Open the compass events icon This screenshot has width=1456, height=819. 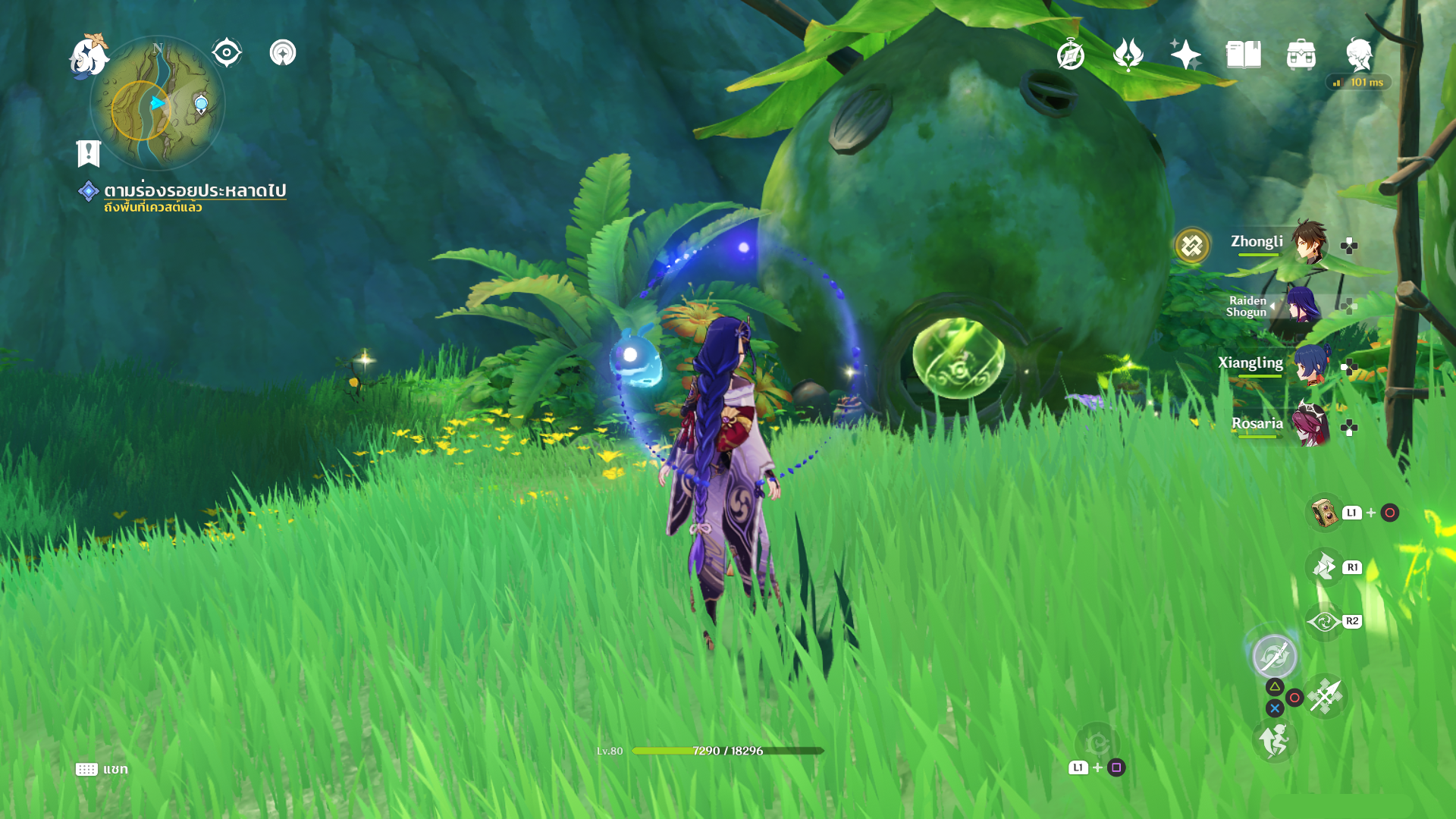(x=1070, y=55)
